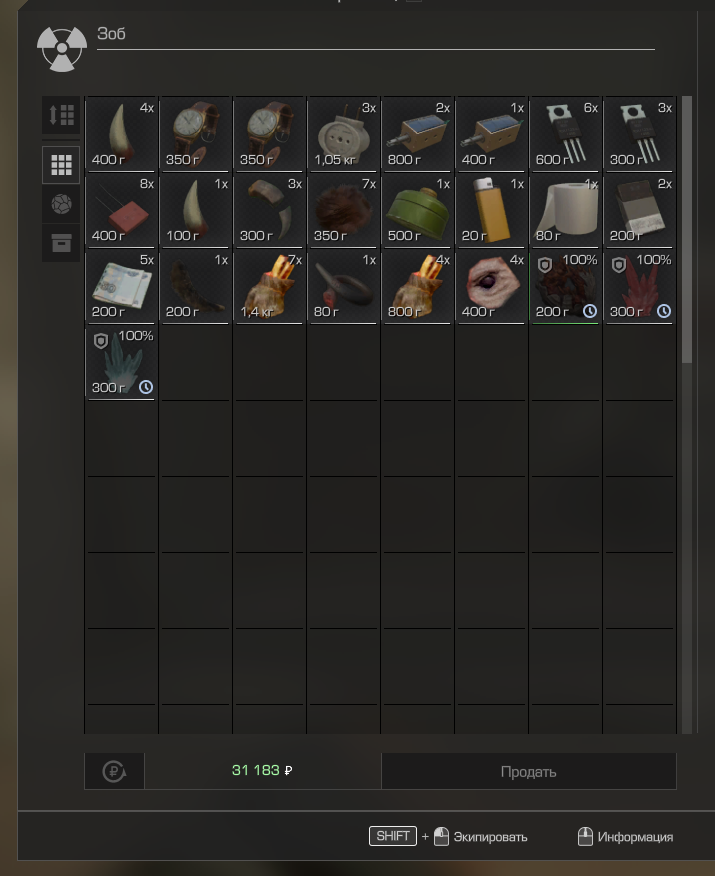Switch to the storage box filter tab
This screenshot has width=715, height=876.
(x=61, y=243)
